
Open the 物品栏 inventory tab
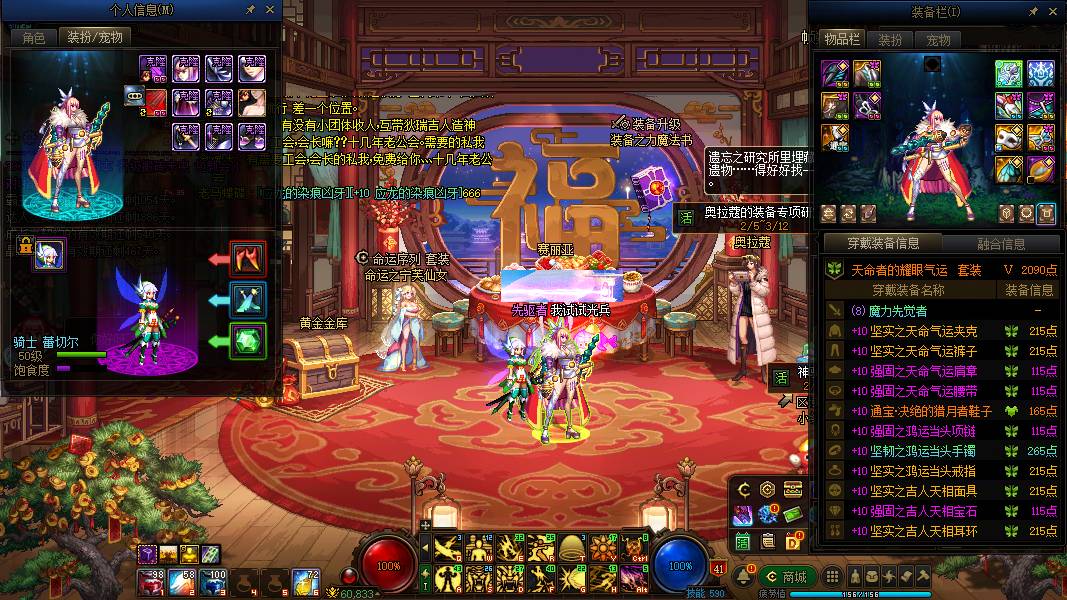pyautogui.click(x=842, y=39)
